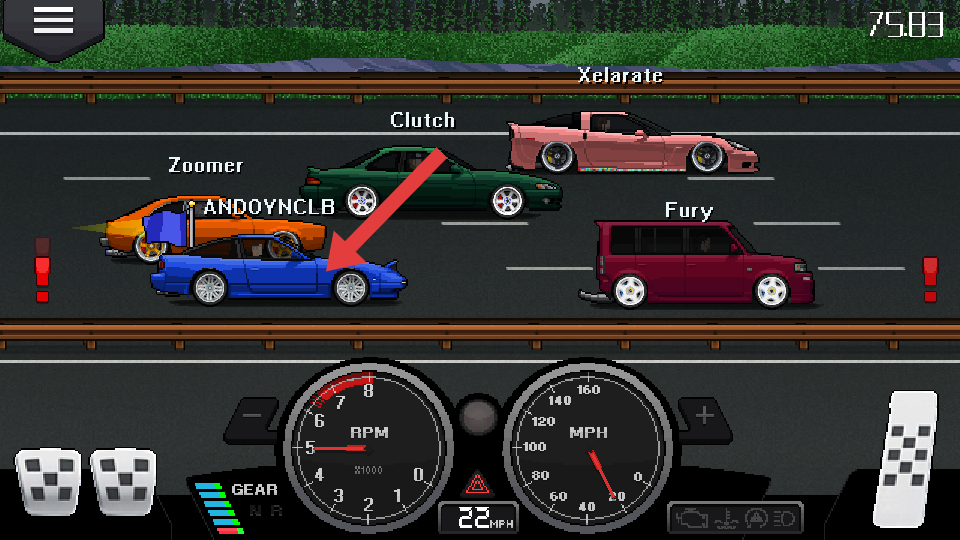This screenshot has width=960, height=540.
Task: Toggle the red hazard triangle
Action: [475, 485]
